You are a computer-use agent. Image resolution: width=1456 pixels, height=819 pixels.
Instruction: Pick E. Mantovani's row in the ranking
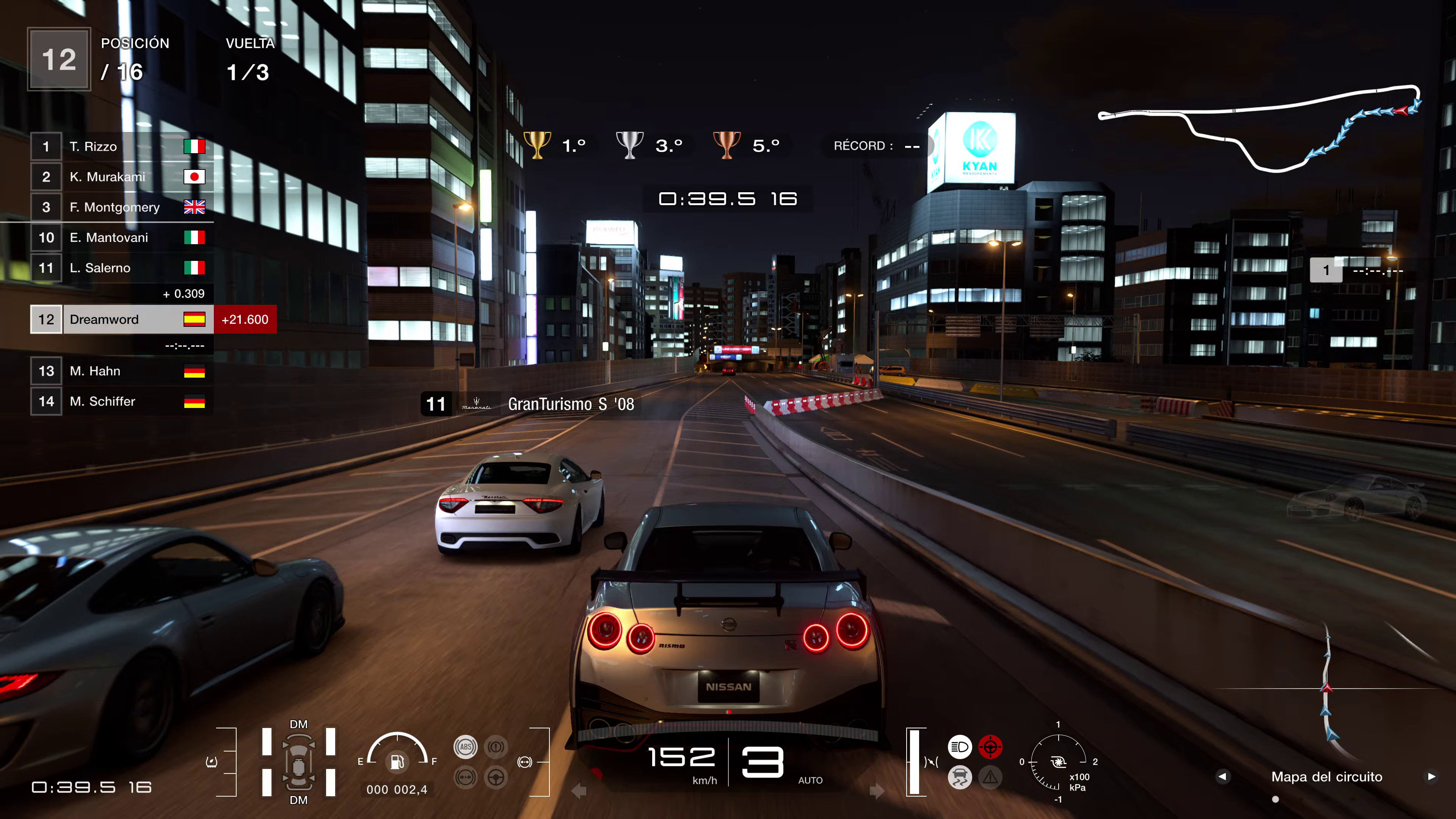(x=121, y=238)
